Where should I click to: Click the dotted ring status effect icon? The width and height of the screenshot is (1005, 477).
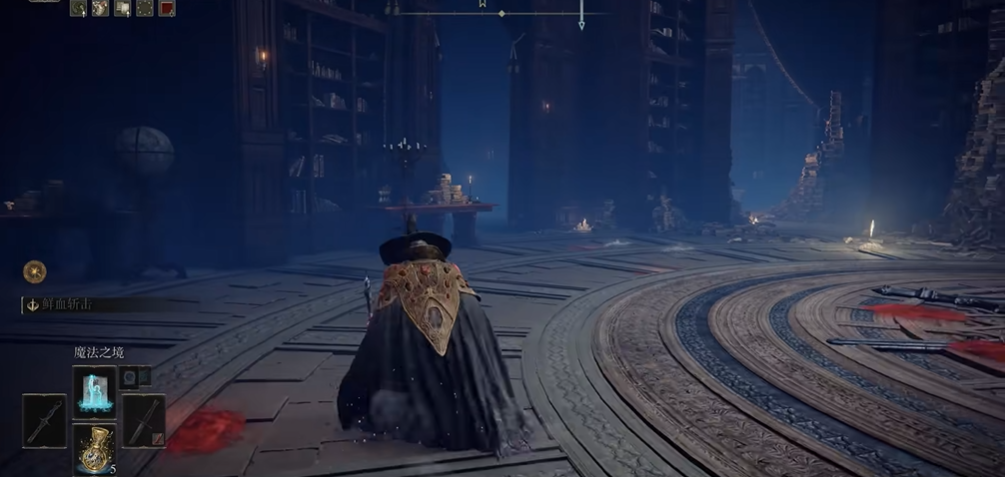145,8
